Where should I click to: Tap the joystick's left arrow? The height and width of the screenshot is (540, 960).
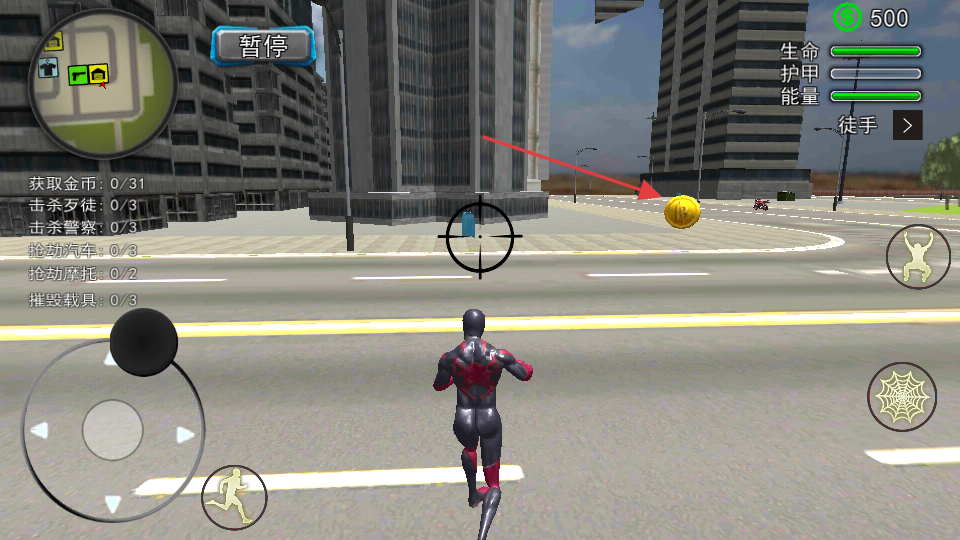(x=39, y=431)
